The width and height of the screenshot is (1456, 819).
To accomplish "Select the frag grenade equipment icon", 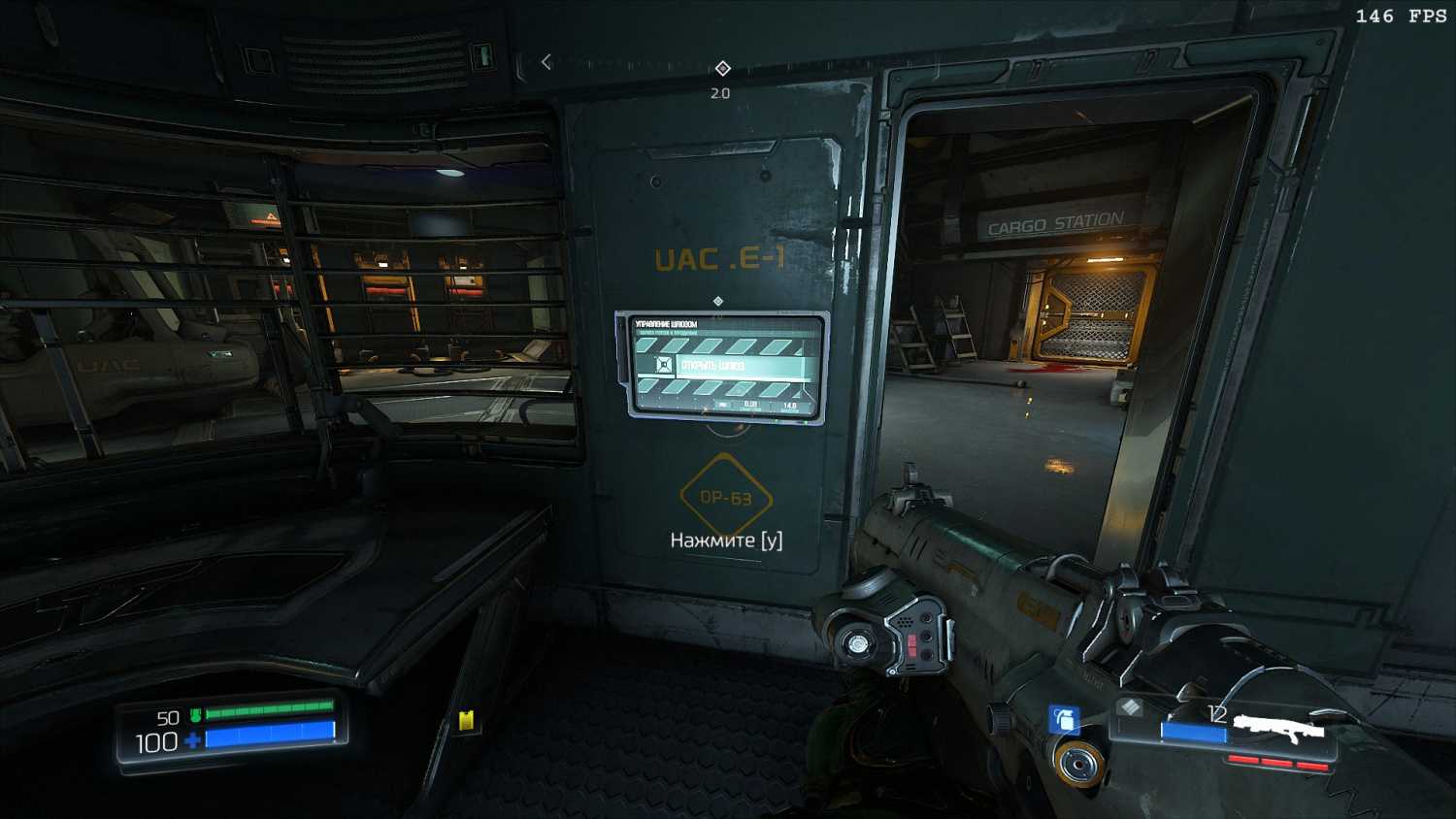I will [x=1065, y=719].
